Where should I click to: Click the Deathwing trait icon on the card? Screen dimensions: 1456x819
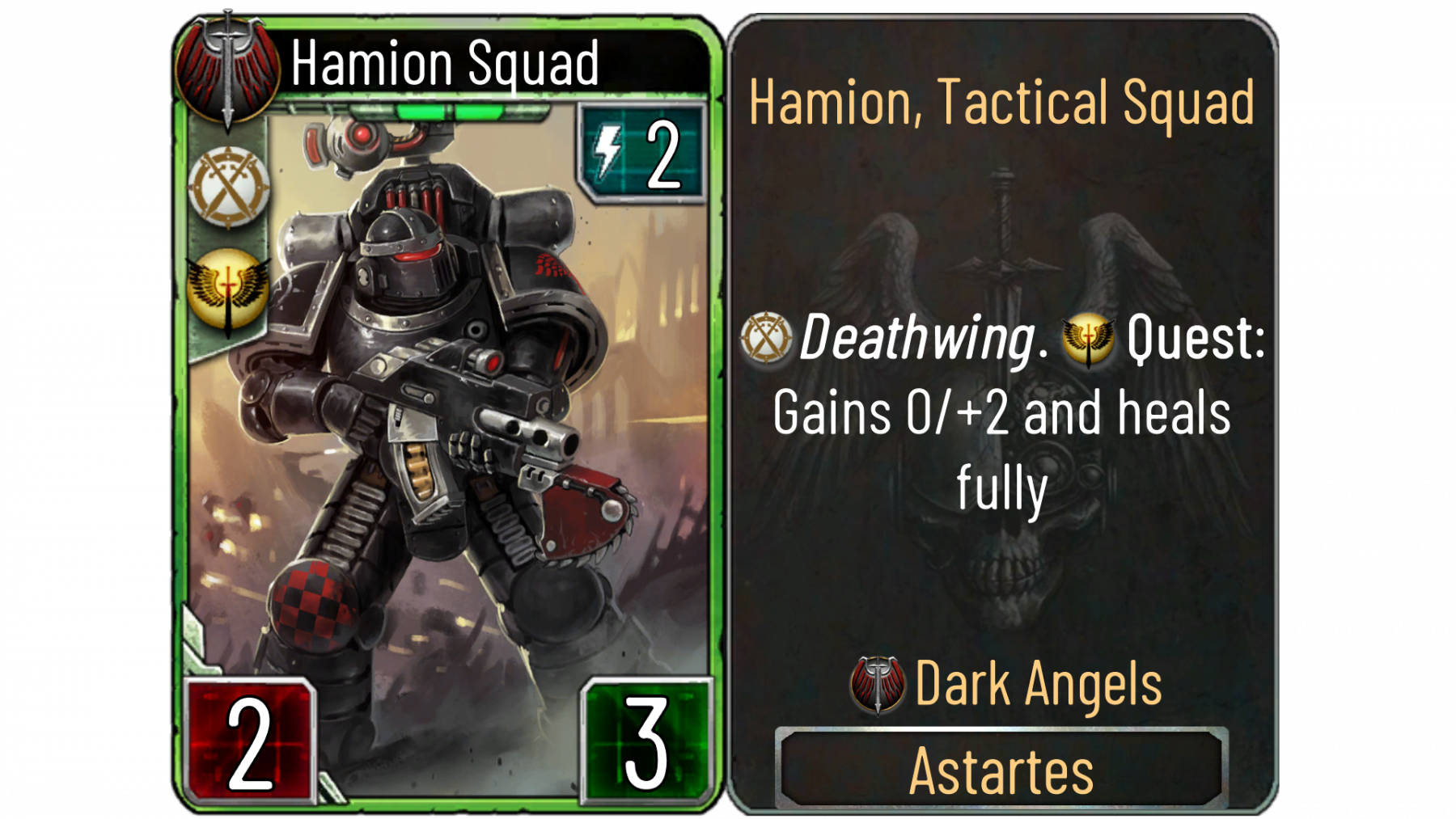[229, 187]
